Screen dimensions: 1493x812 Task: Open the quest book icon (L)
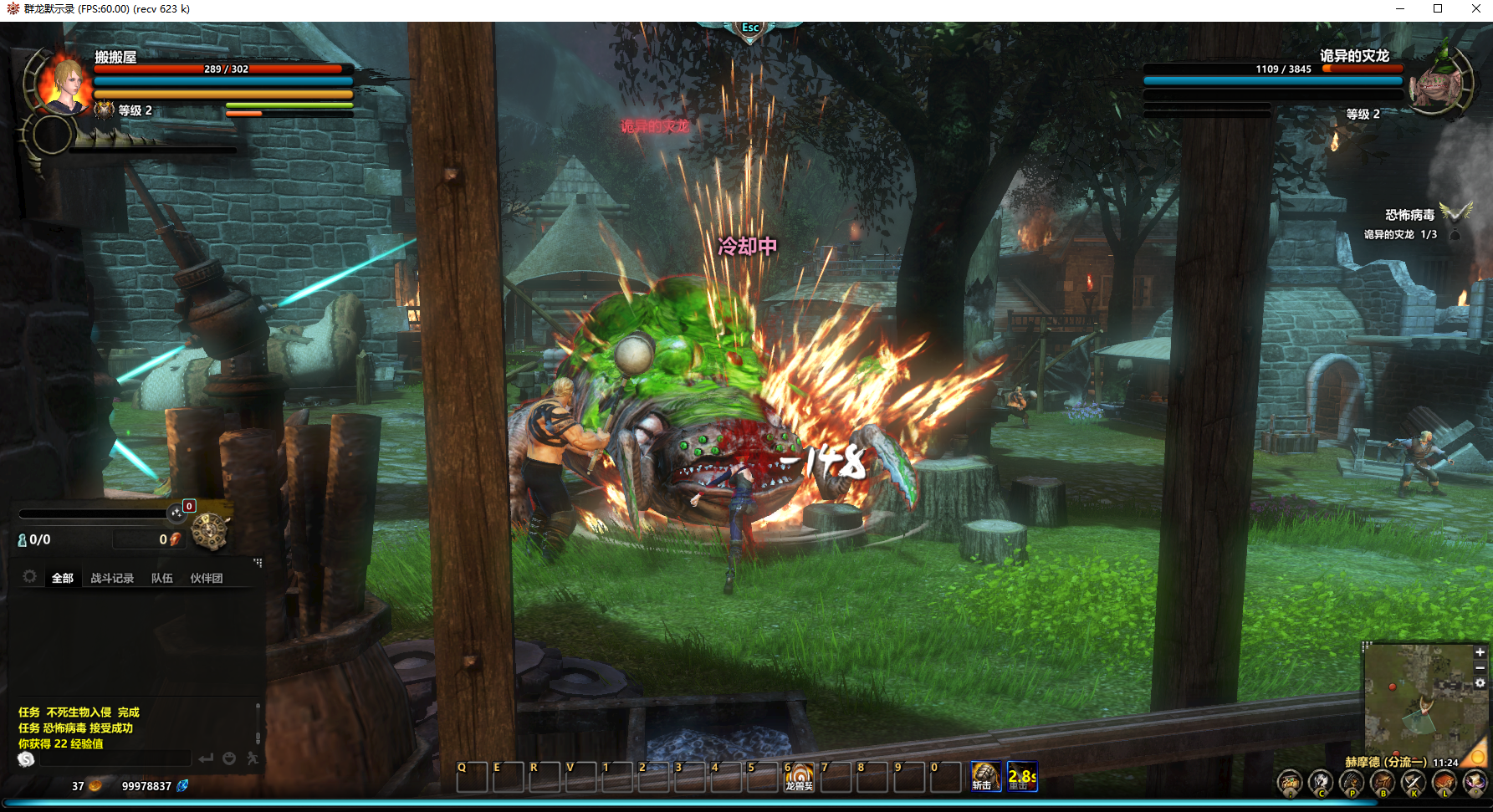1444,784
